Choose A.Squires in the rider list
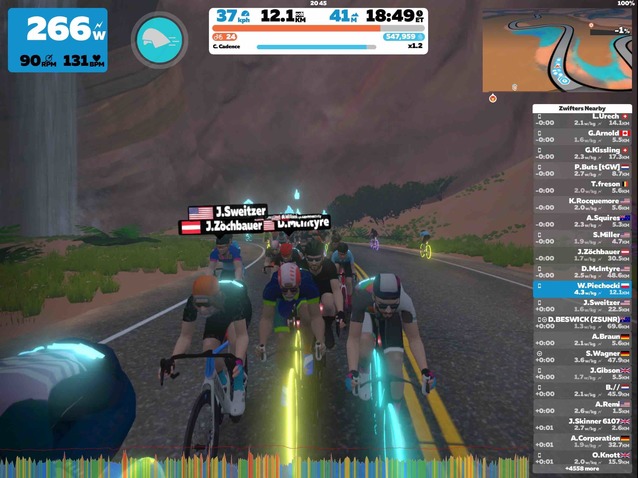638x478 pixels. (x=585, y=221)
